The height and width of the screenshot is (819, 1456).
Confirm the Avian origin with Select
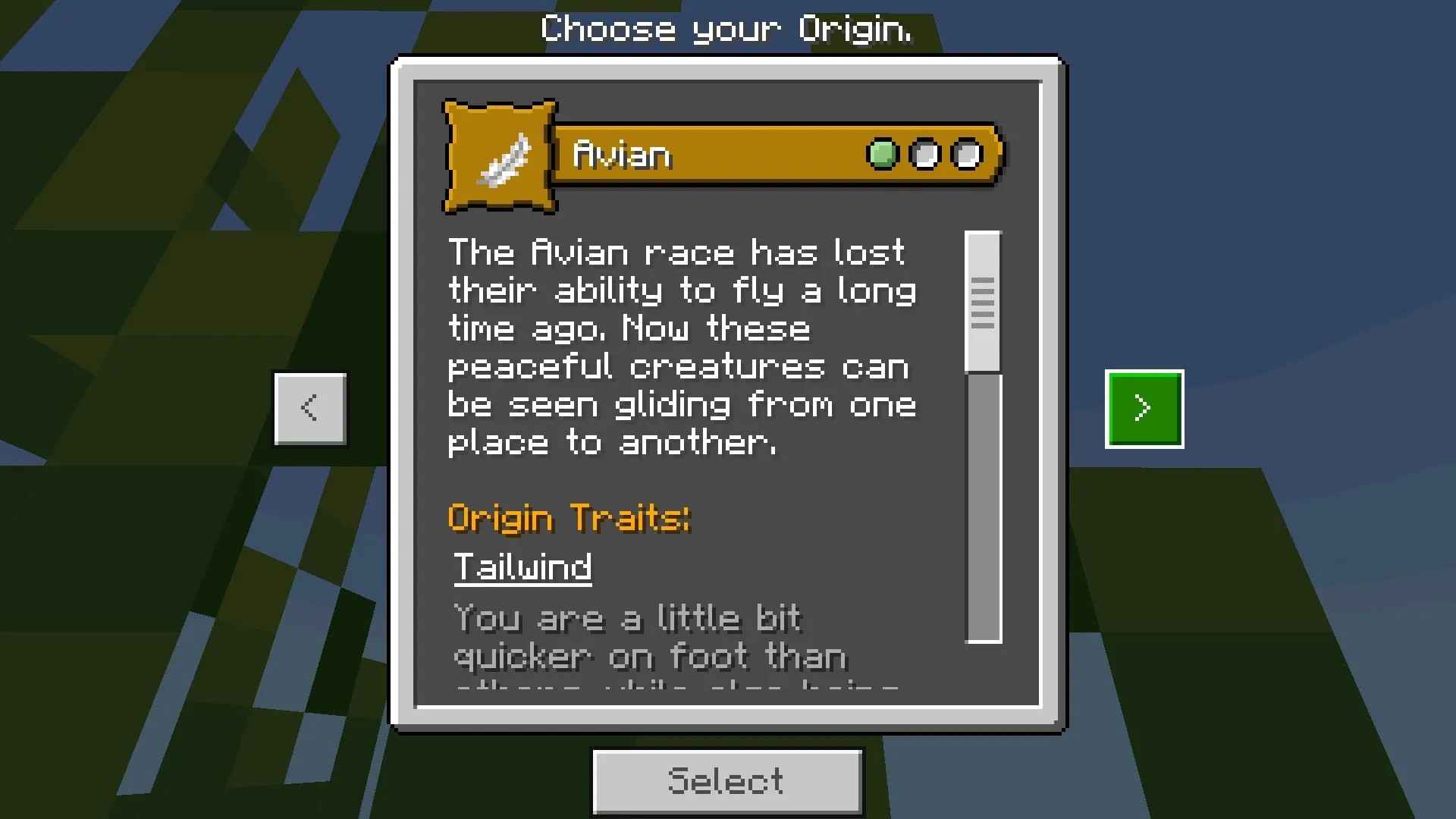726,781
